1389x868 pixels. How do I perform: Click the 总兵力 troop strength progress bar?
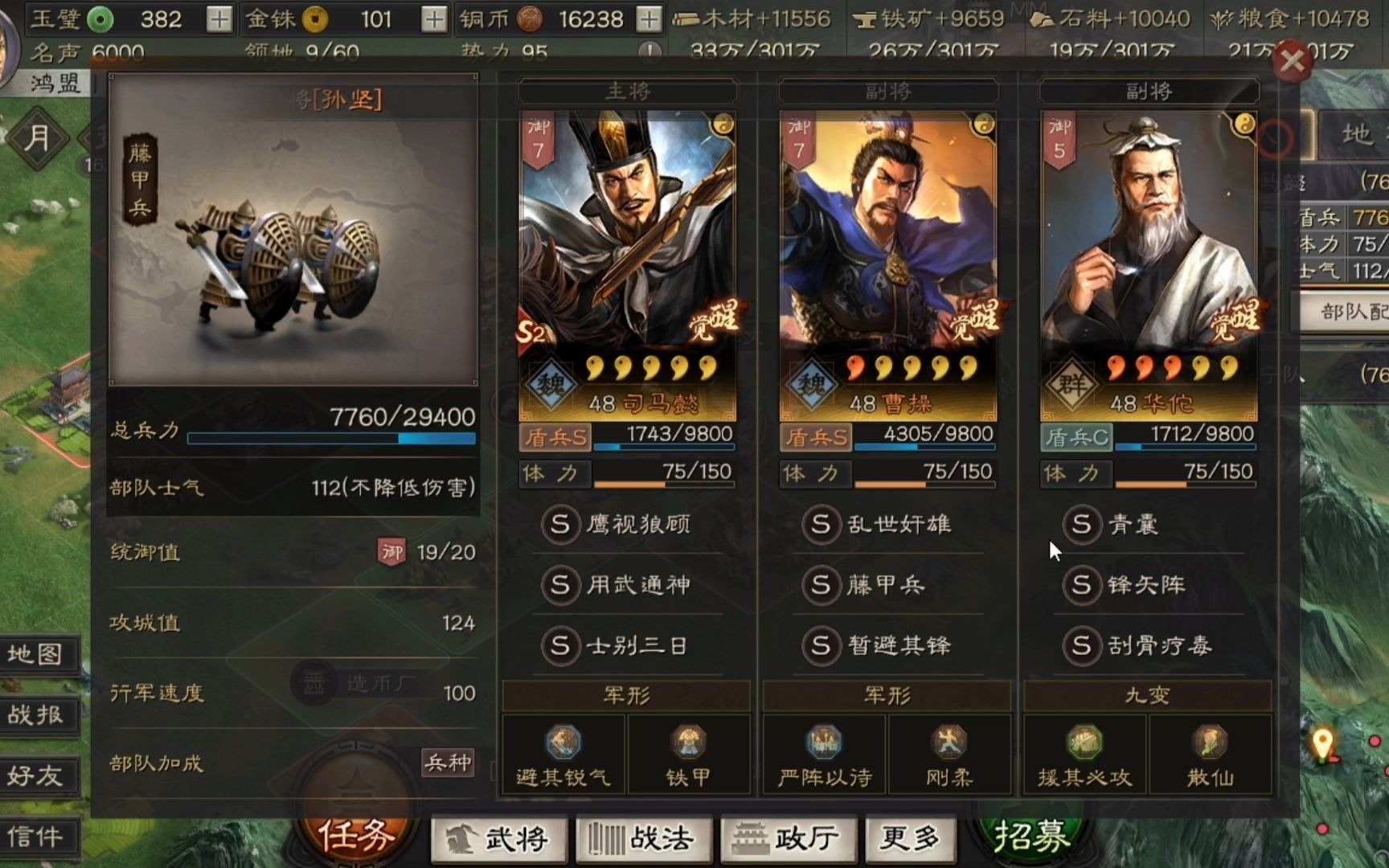tap(330, 439)
